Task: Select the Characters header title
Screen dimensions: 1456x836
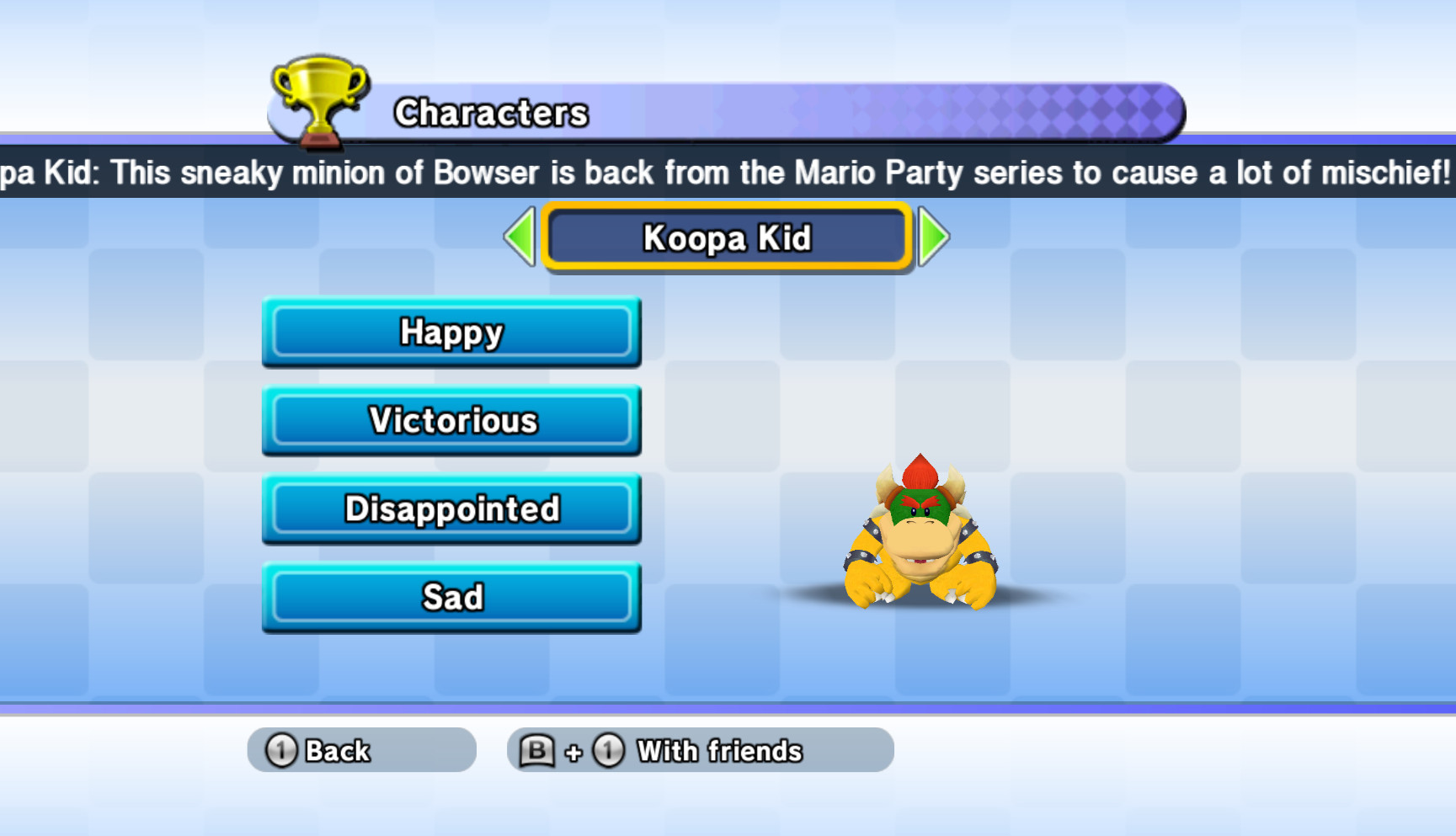Action: [x=491, y=112]
